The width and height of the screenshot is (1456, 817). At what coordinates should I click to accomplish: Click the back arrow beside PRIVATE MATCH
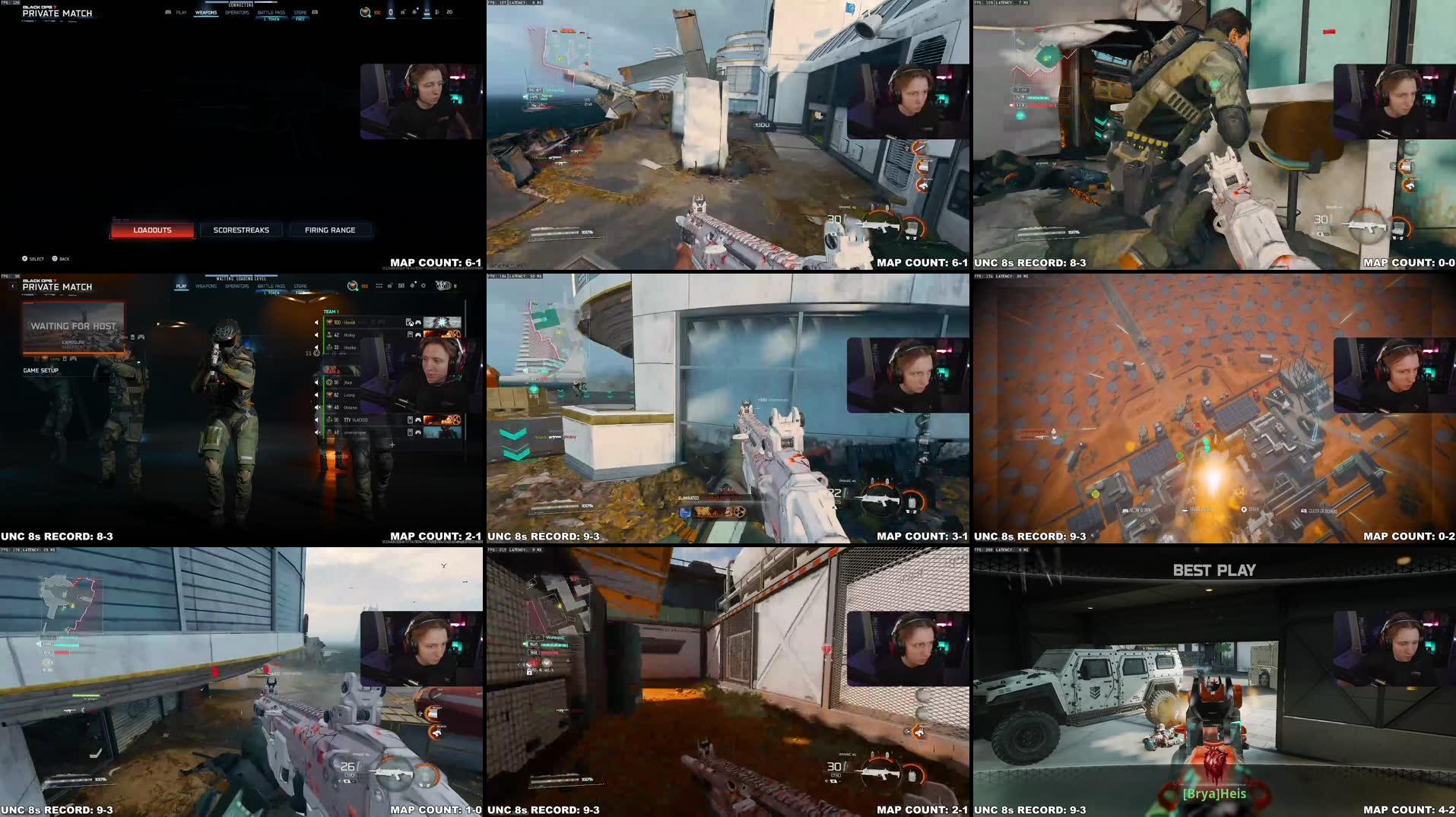(x=13, y=286)
